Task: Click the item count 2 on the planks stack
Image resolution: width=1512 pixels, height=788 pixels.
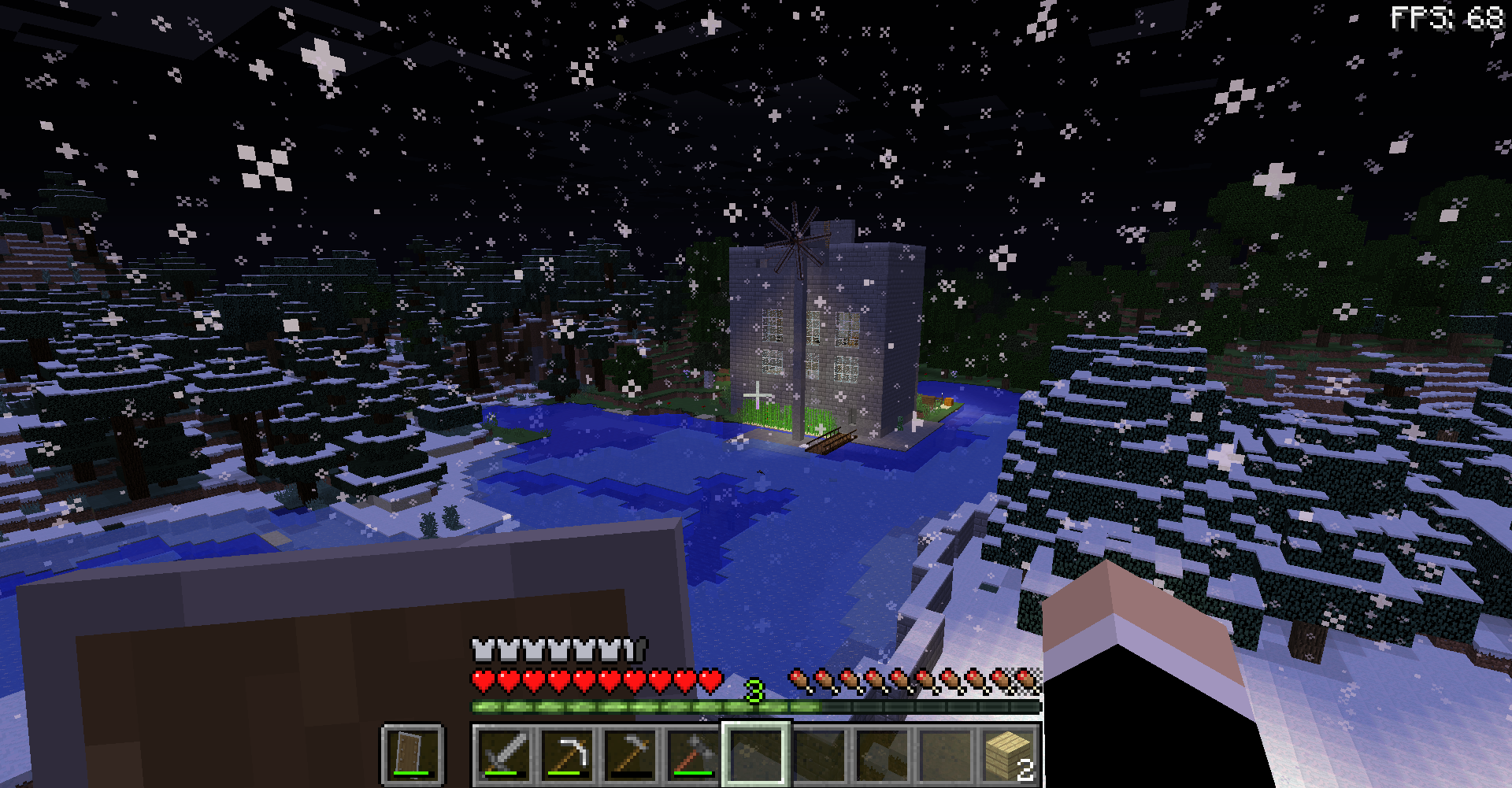Action: [x=1026, y=764]
